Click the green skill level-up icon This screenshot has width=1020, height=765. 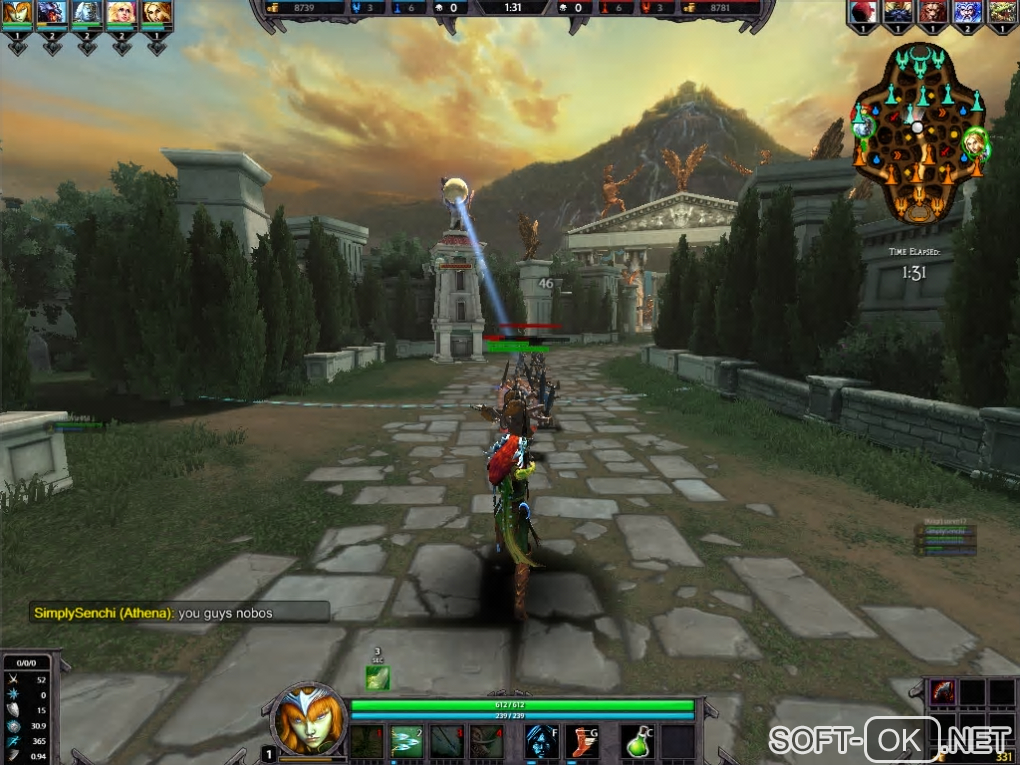point(377,677)
